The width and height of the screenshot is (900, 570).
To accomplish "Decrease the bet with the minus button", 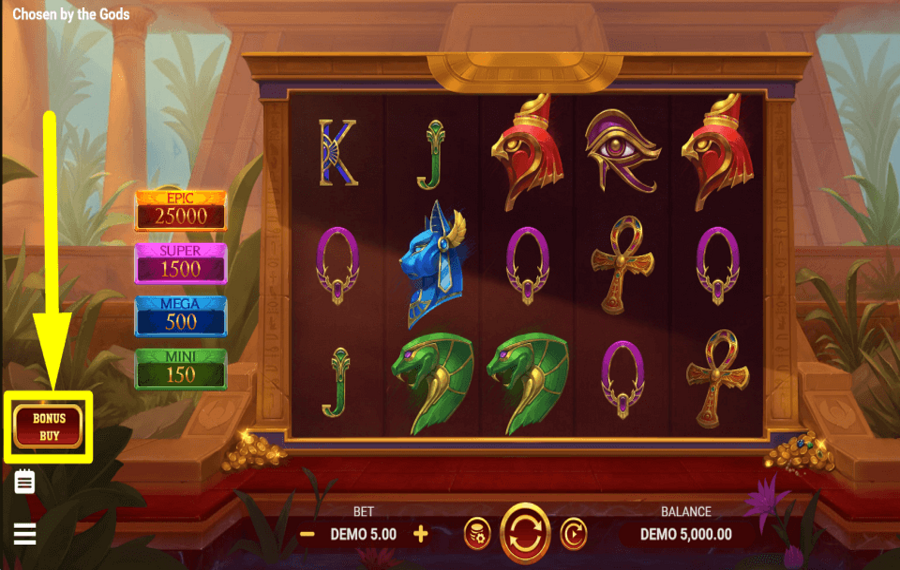I will click(x=308, y=534).
